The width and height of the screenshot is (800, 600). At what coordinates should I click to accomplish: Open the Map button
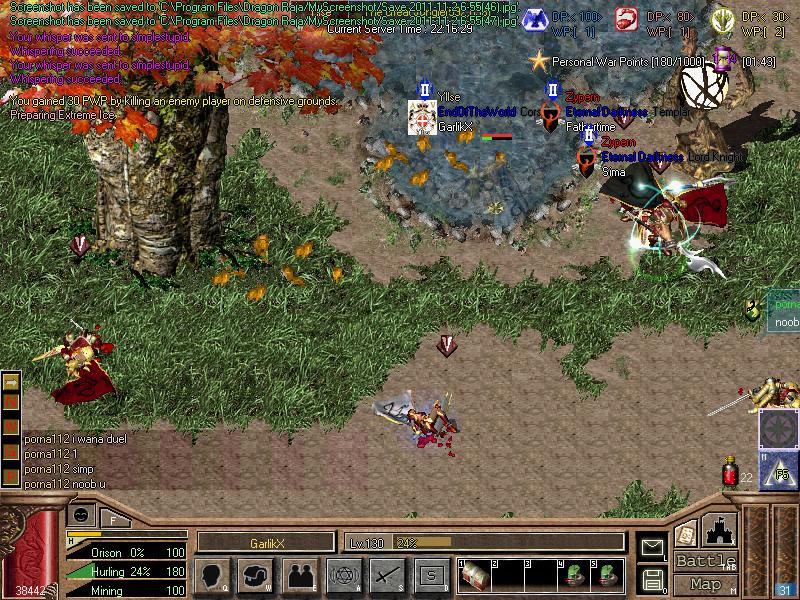point(705,584)
